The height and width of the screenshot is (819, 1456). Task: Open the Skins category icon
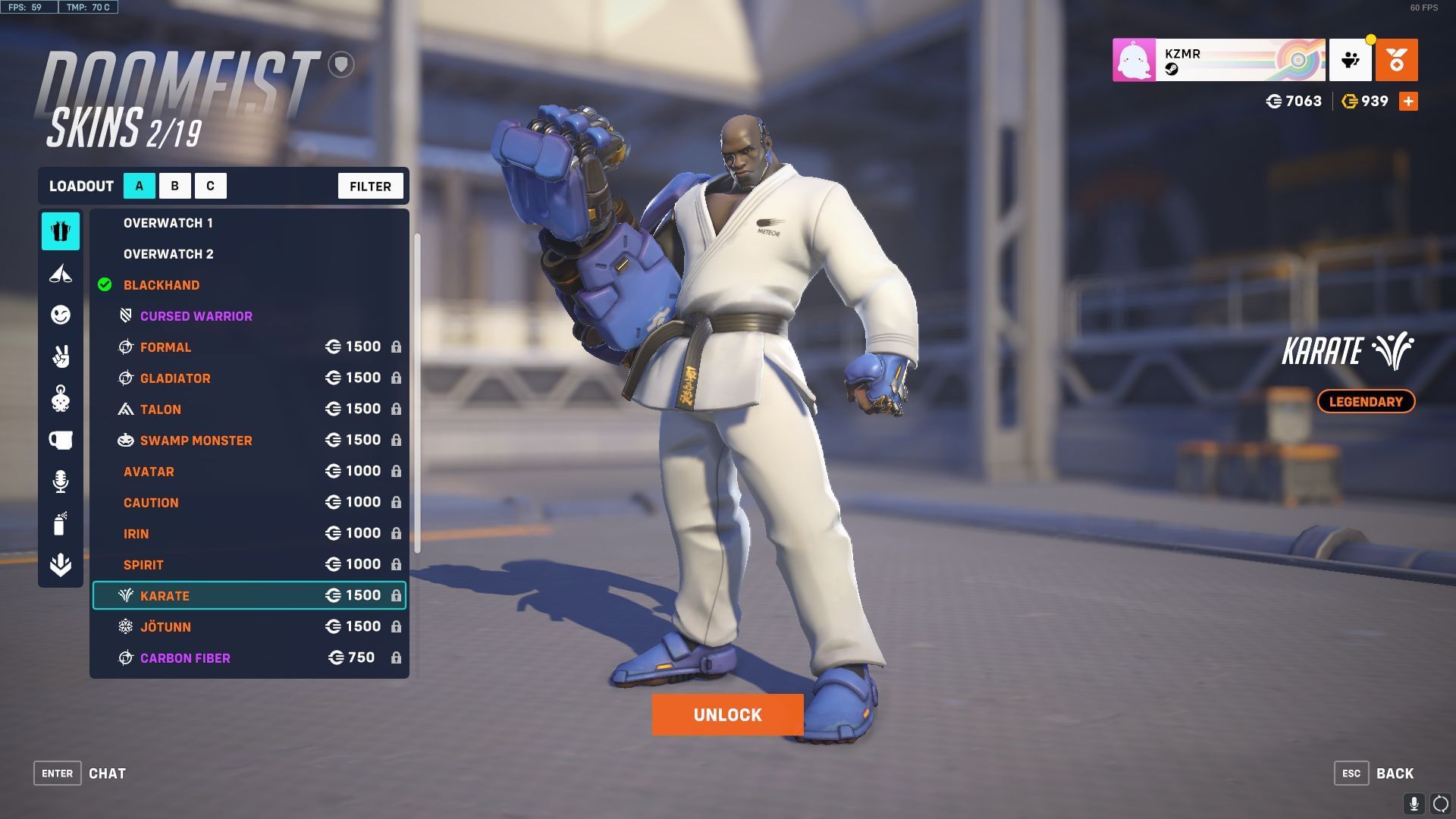click(61, 232)
